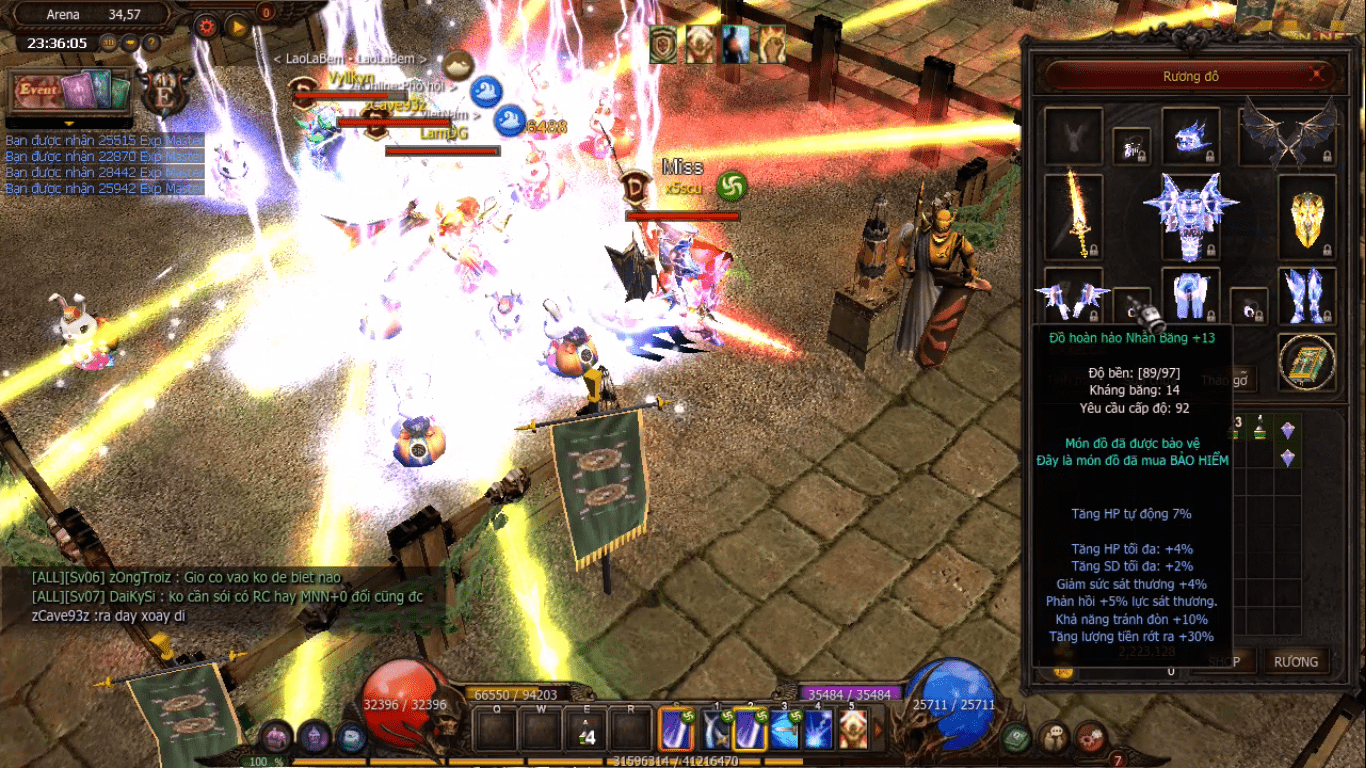Expand the event panel with the yellow arrow
Image resolution: width=1366 pixels, height=768 pixels.
pos(69,124)
